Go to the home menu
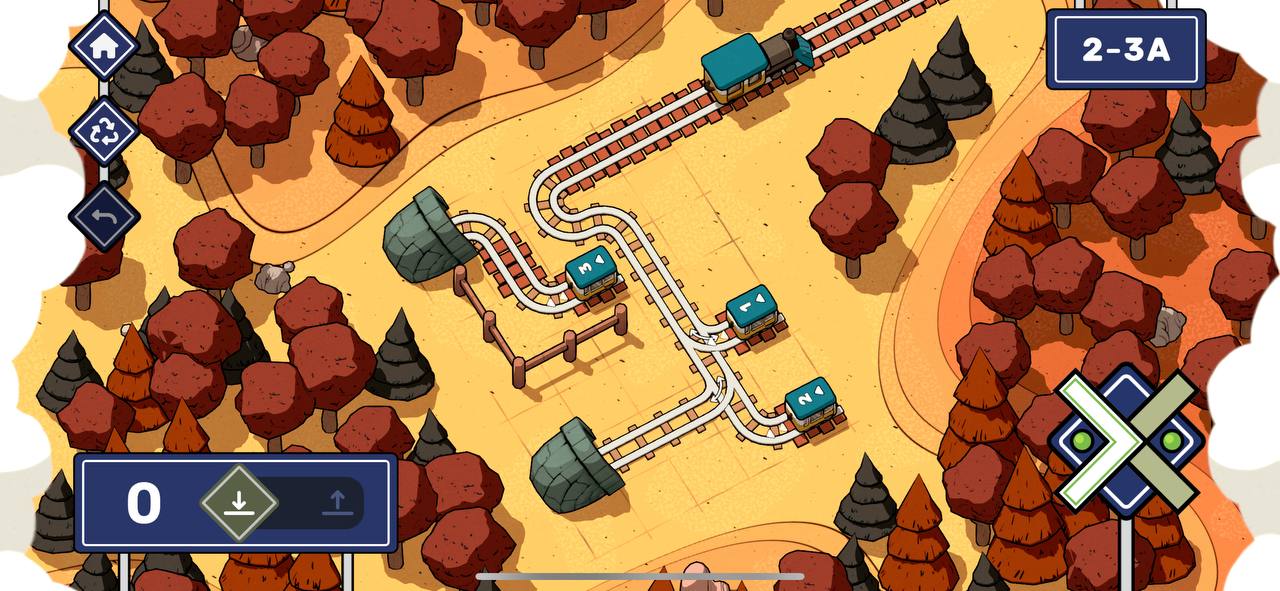 click(104, 46)
